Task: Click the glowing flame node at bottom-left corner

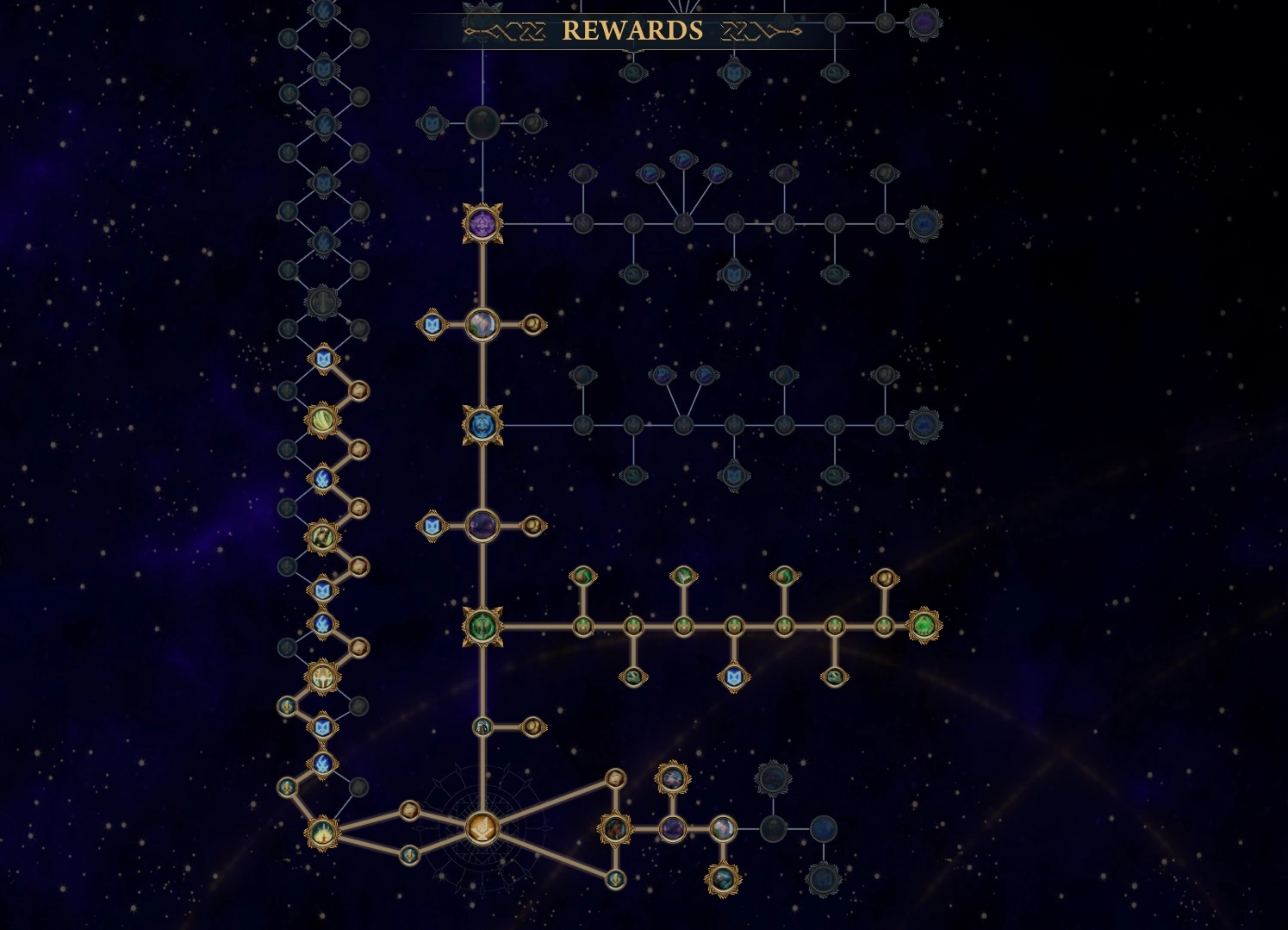Action: (x=323, y=833)
